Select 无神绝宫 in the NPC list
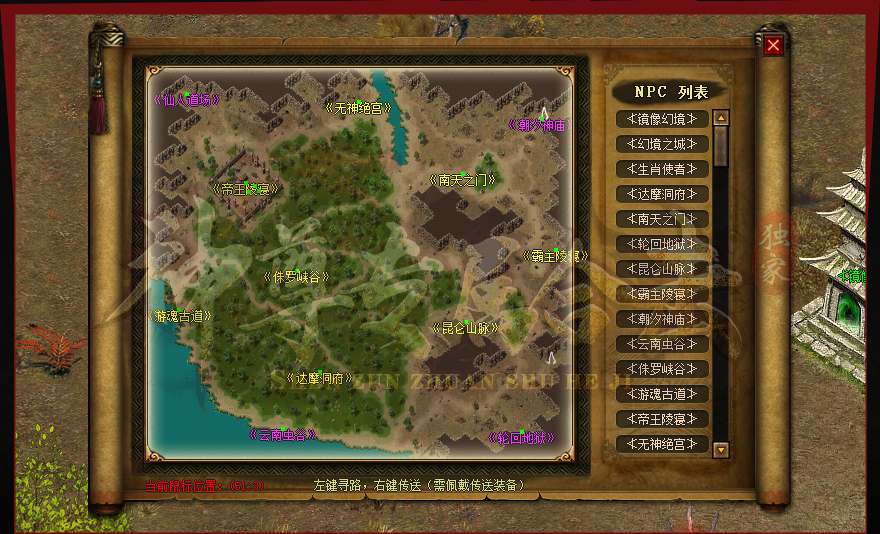This screenshot has height=534, width=880. (662, 444)
